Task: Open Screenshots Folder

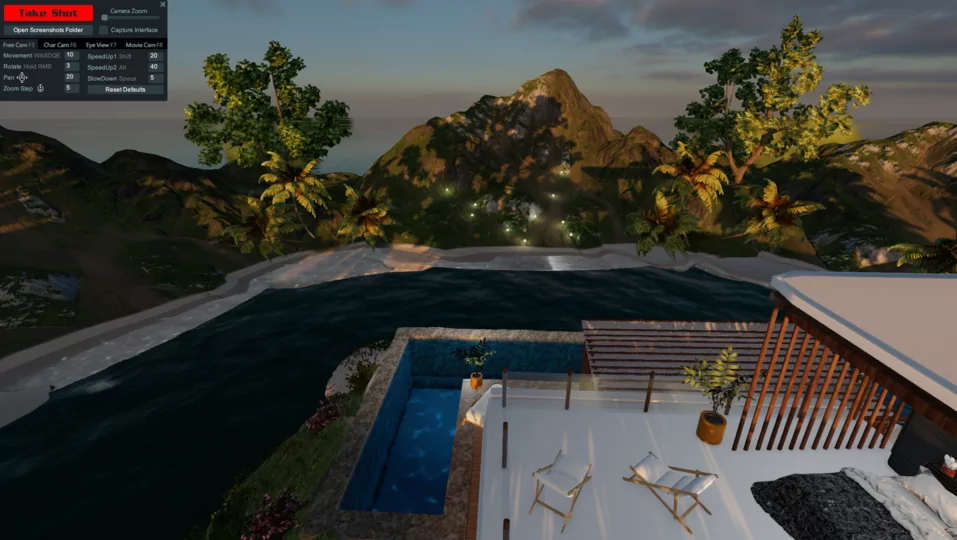Action: [48, 30]
